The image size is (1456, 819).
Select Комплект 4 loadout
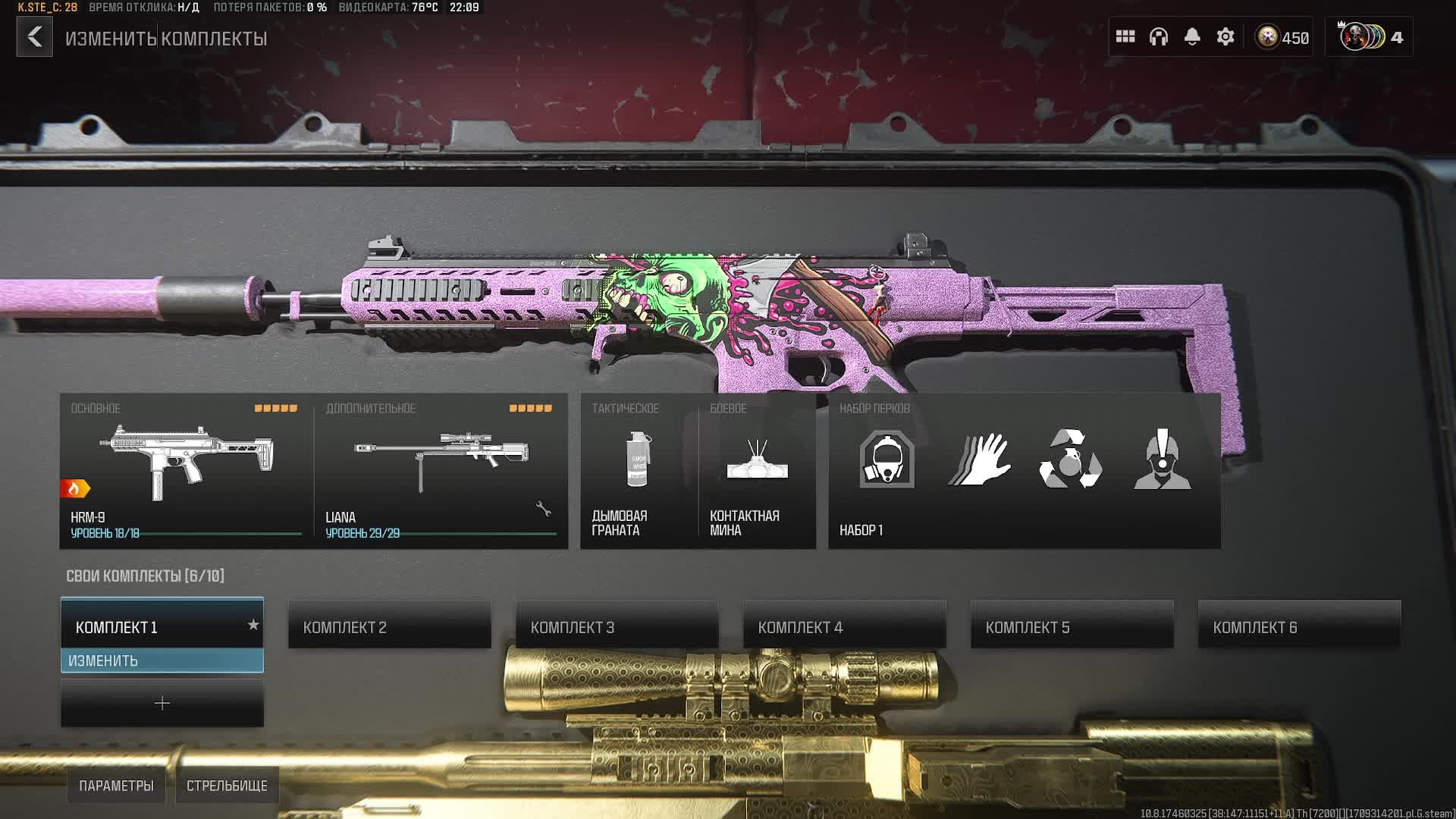point(845,625)
